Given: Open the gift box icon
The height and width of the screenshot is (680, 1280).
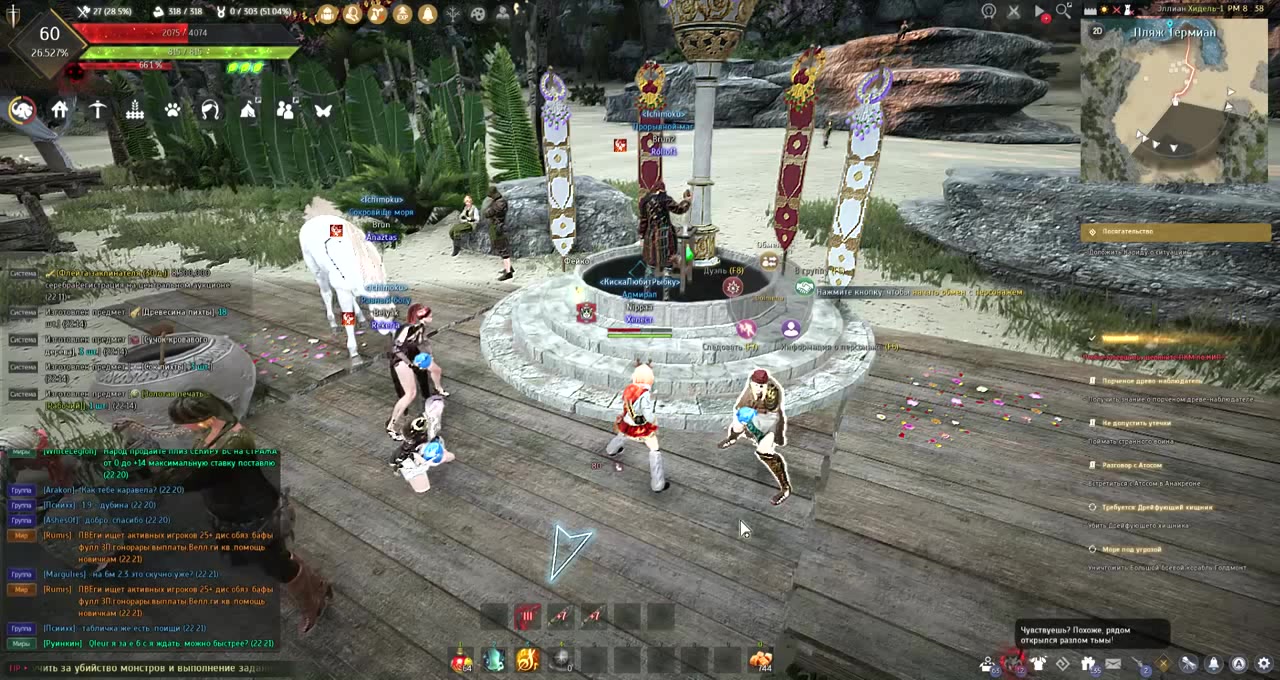Looking at the screenshot, I should pyautogui.click(x=1088, y=663).
